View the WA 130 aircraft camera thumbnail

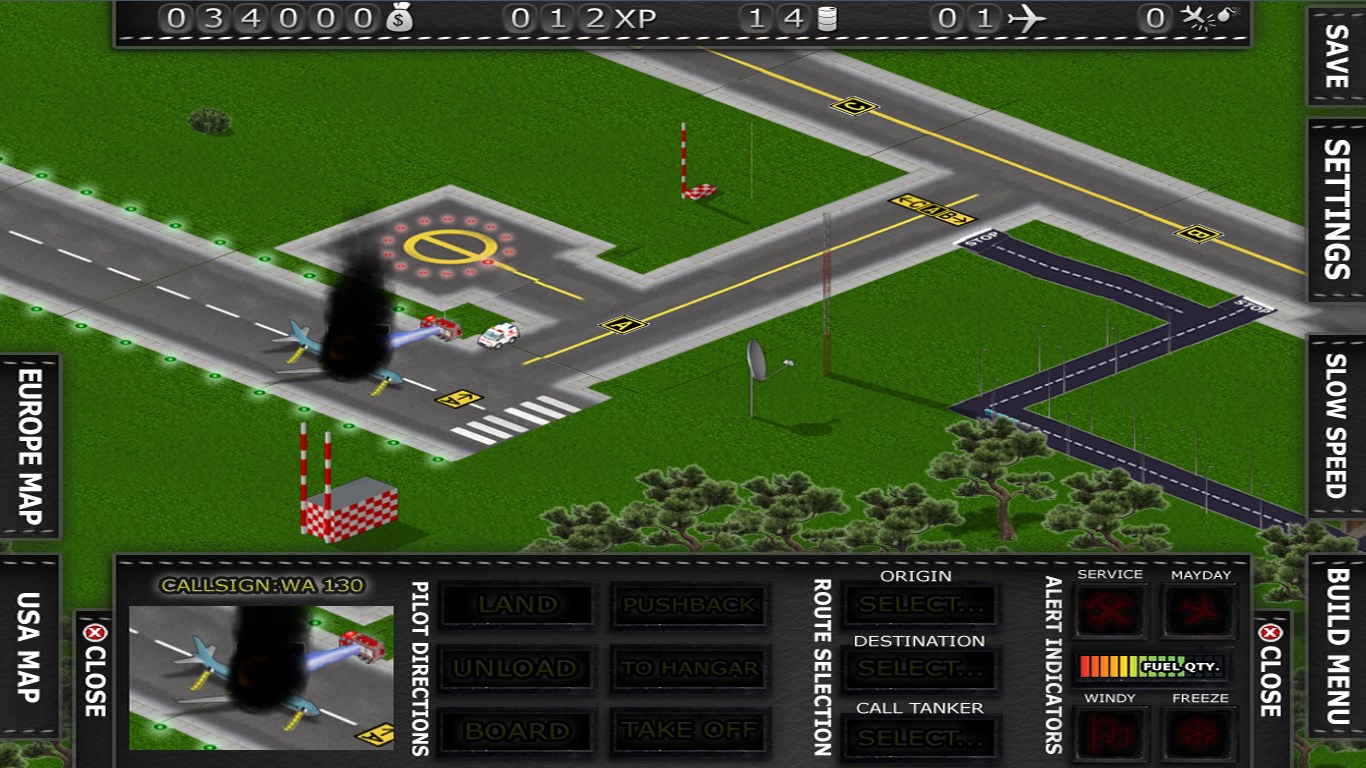tap(261, 677)
